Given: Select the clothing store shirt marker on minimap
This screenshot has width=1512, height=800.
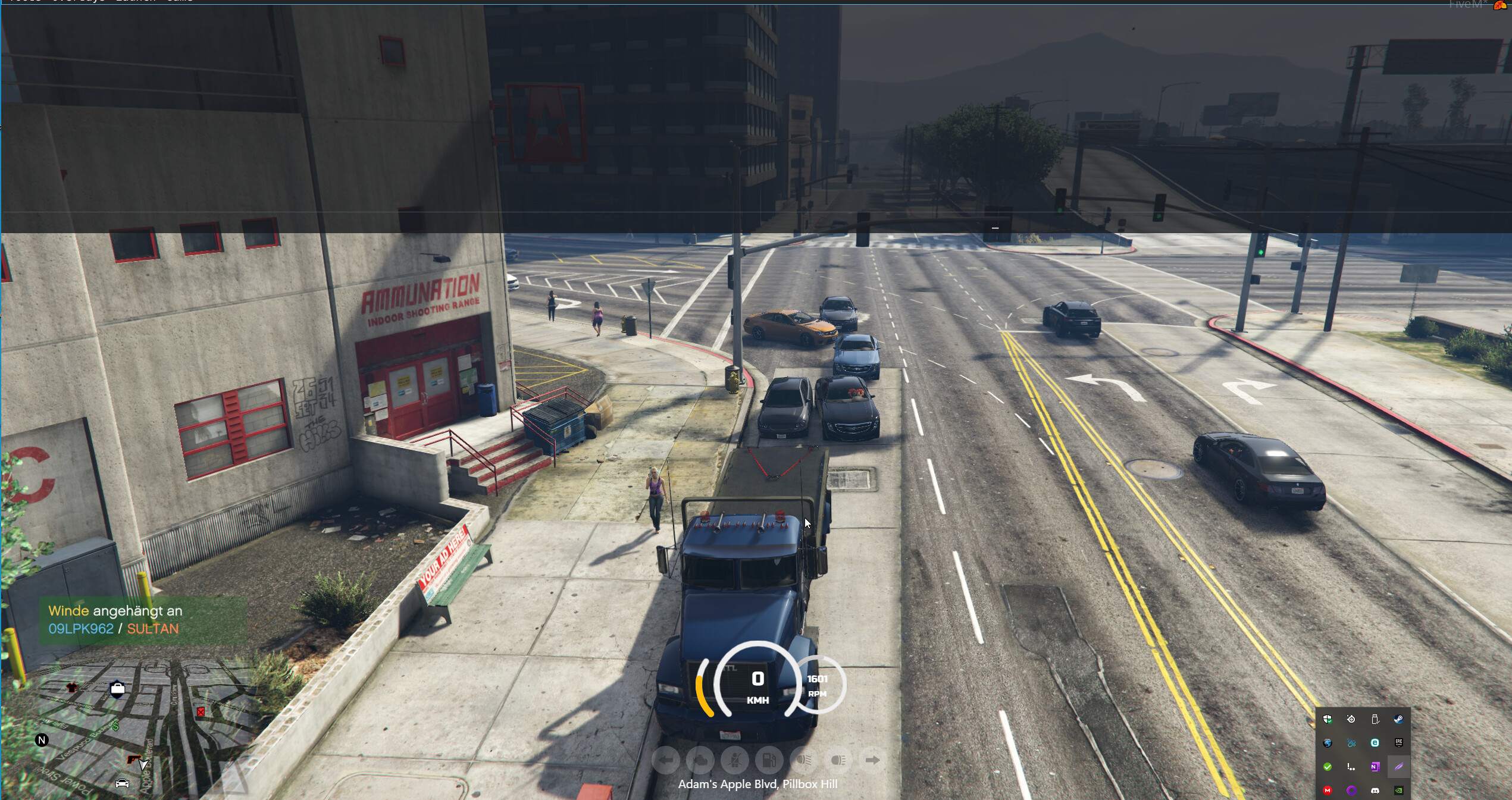Looking at the screenshot, I should [72, 688].
